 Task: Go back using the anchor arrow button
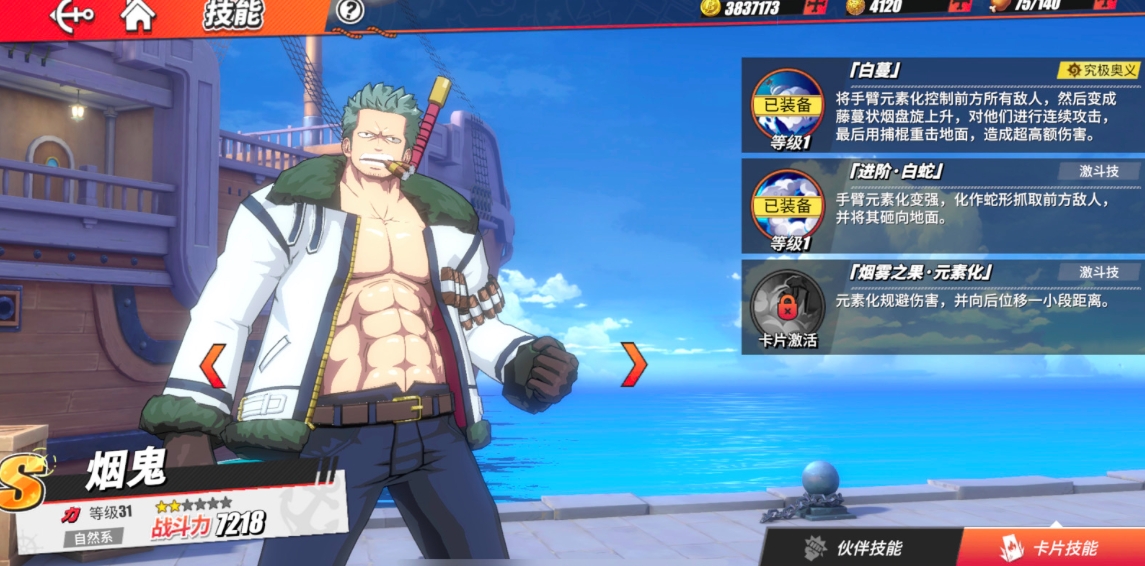click(71, 14)
